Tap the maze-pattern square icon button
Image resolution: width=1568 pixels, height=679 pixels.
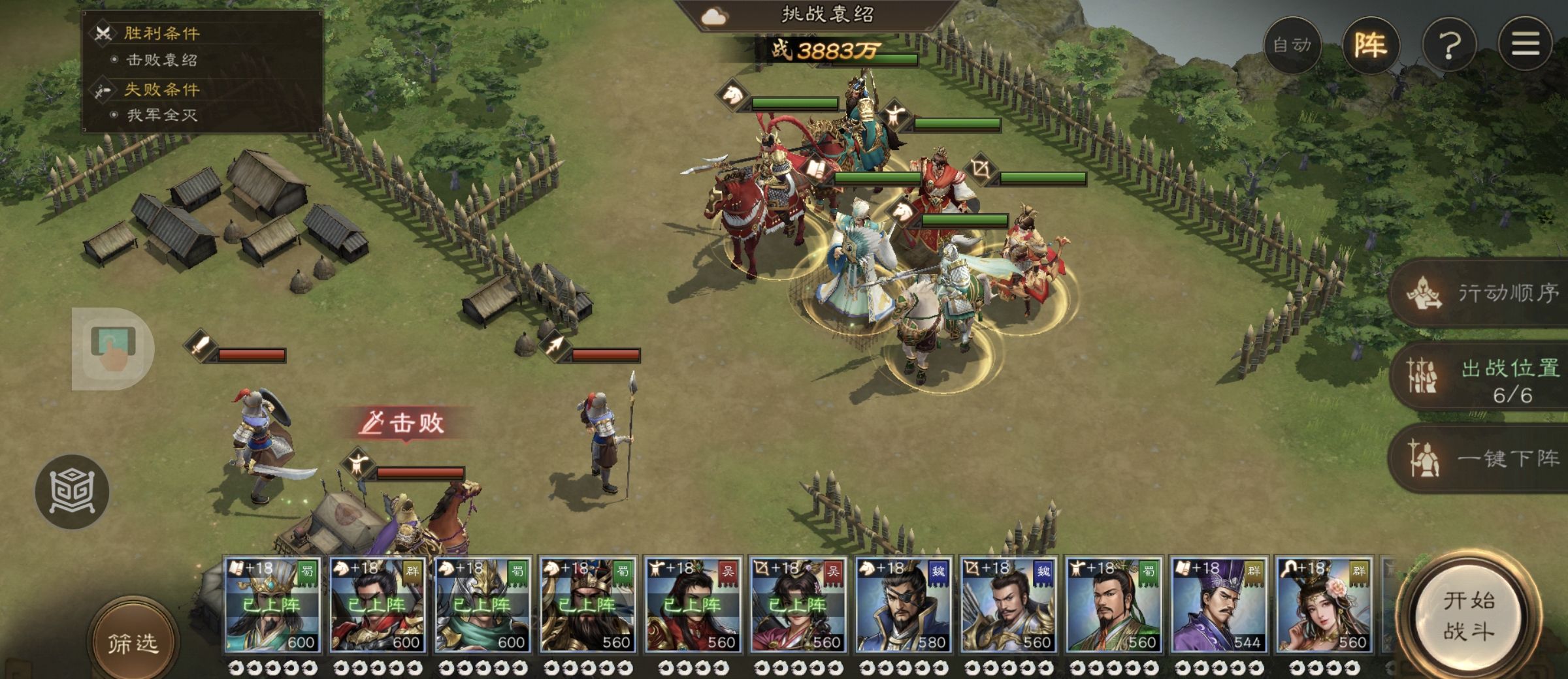[72, 491]
